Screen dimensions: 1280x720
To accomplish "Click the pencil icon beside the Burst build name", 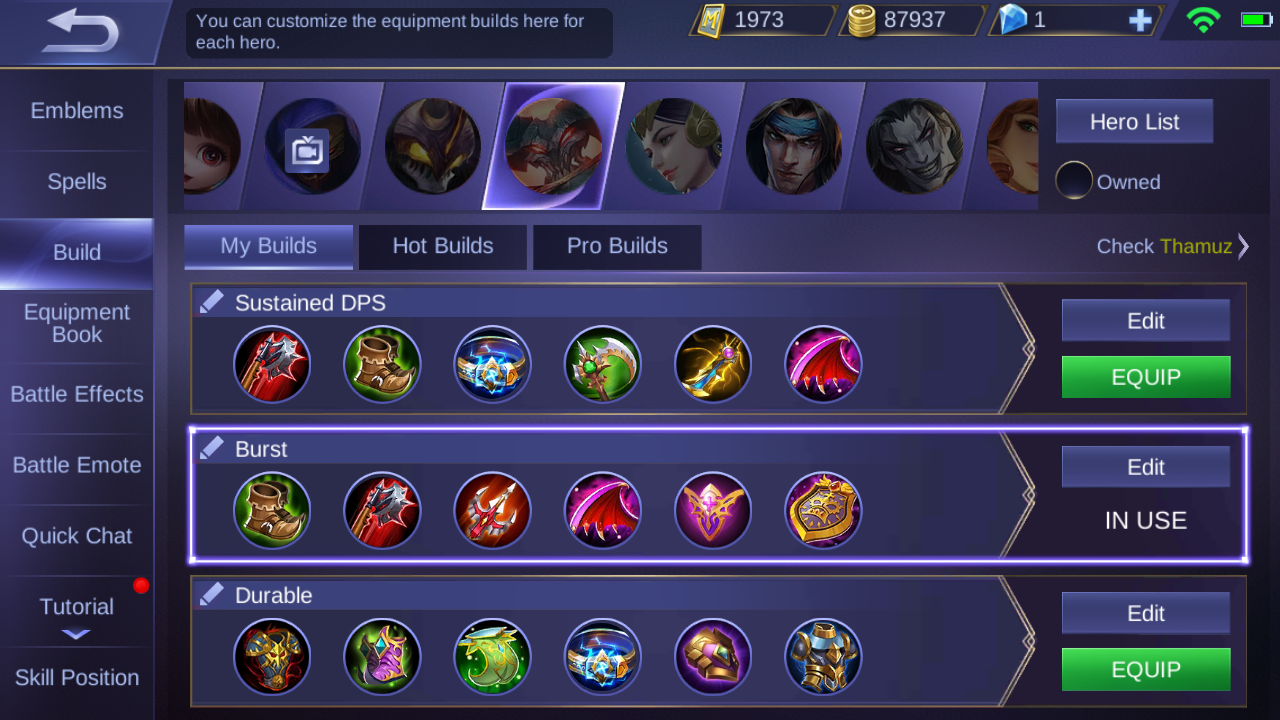I will coord(212,448).
